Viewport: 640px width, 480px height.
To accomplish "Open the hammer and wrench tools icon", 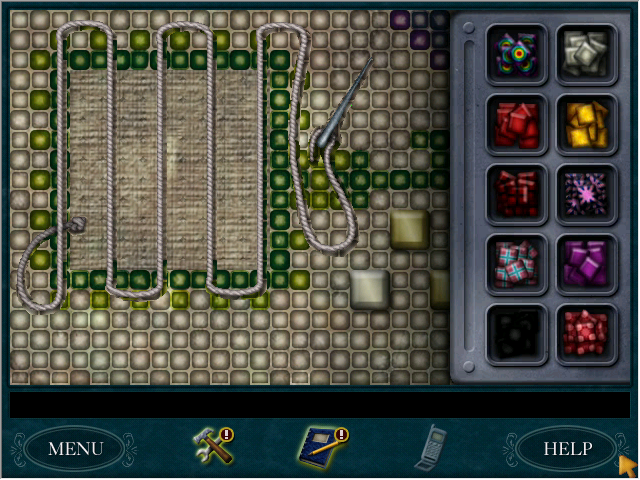I will click(x=212, y=445).
